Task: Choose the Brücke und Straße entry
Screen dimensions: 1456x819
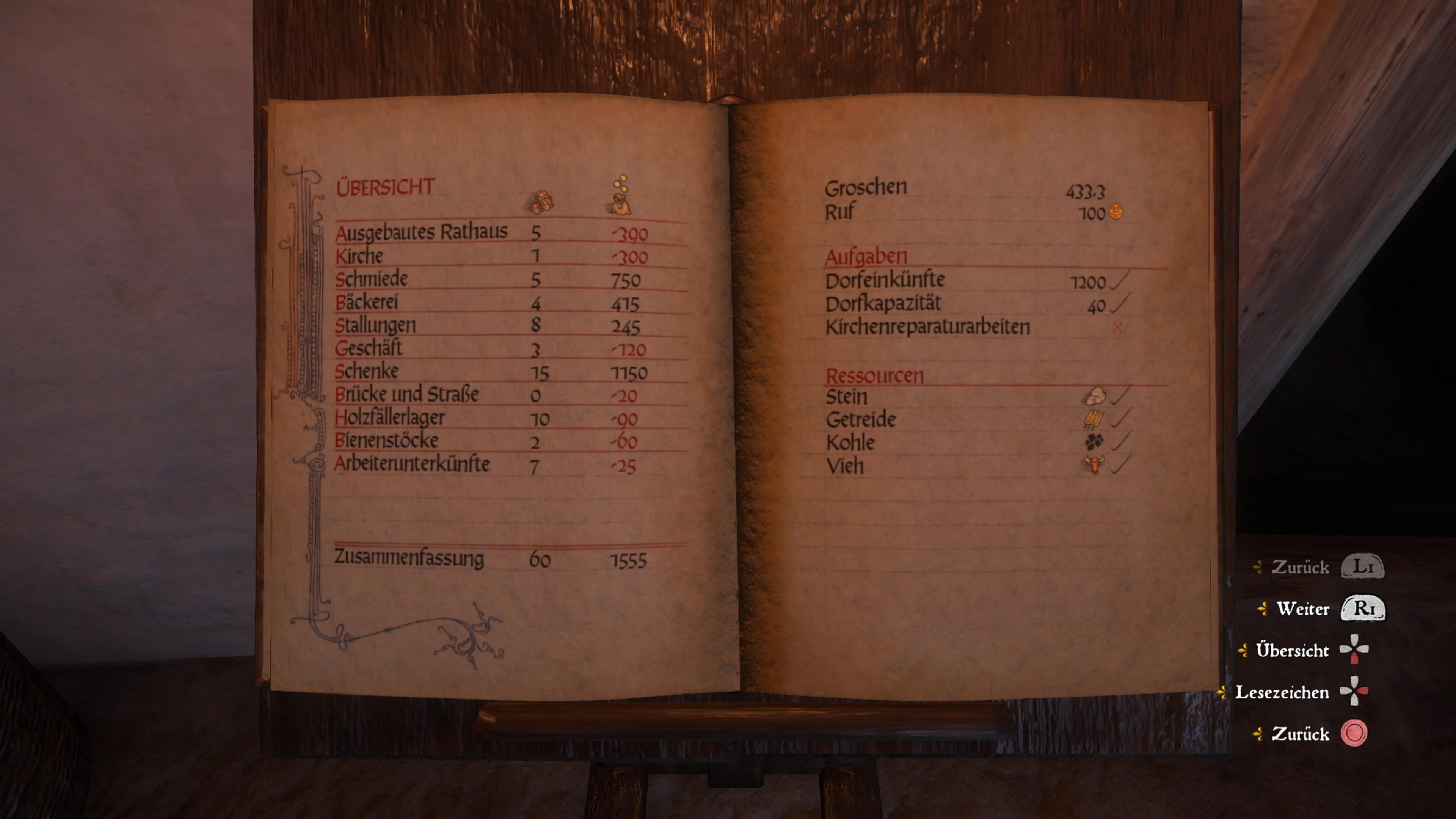Action: click(x=406, y=394)
